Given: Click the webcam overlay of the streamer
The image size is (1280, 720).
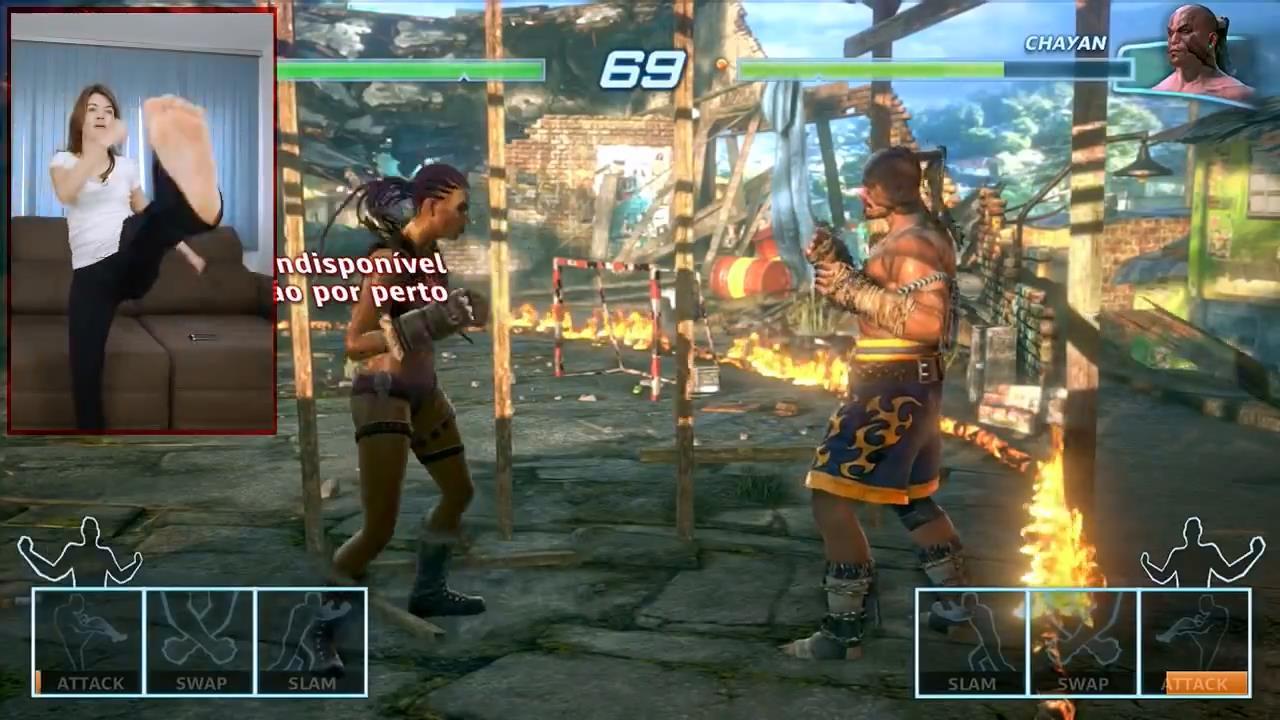Looking at the screenshot, I should (x=142, y=222).
